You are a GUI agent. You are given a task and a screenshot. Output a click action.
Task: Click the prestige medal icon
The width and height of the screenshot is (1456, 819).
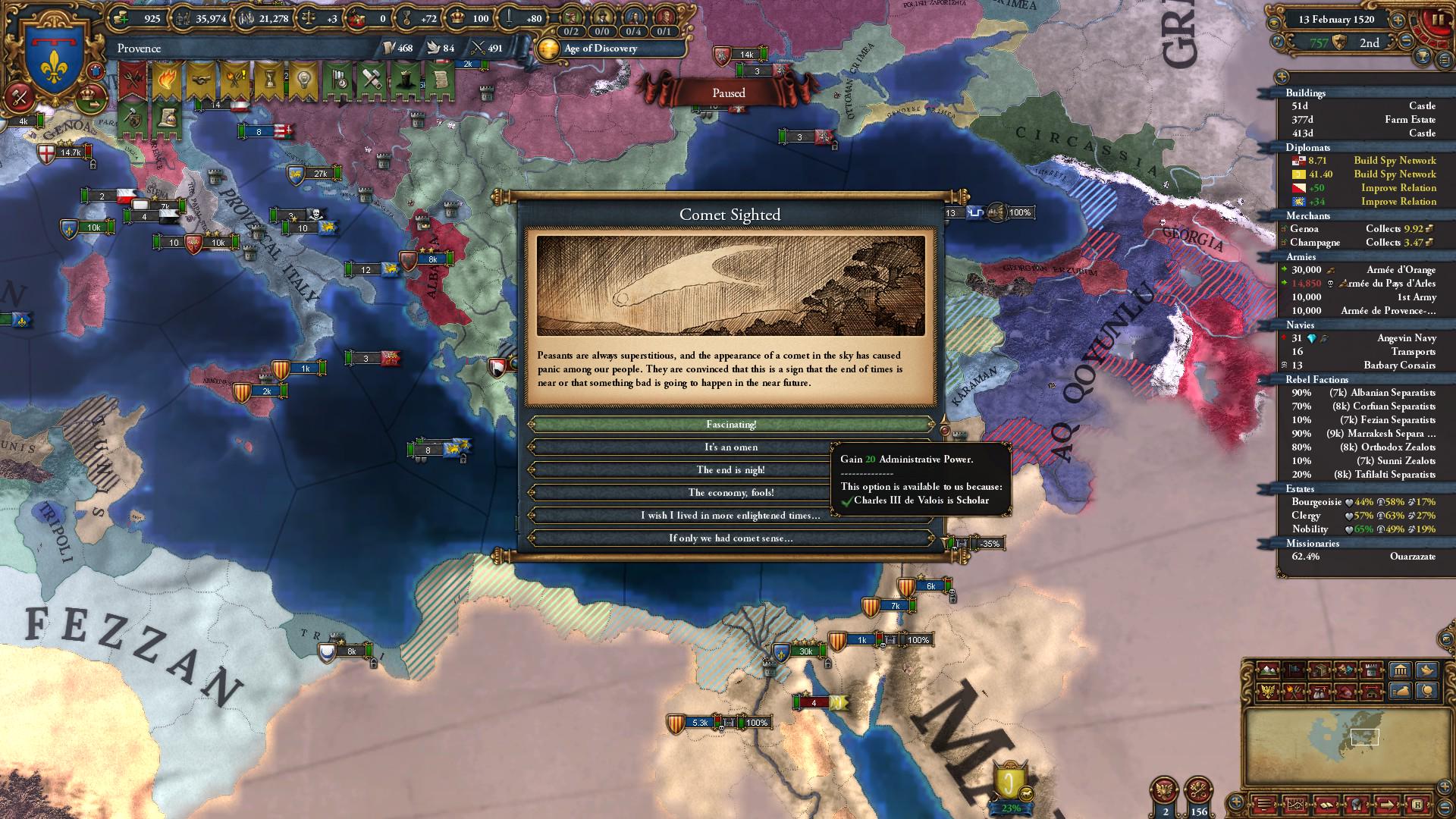click(x=407, y=17)
